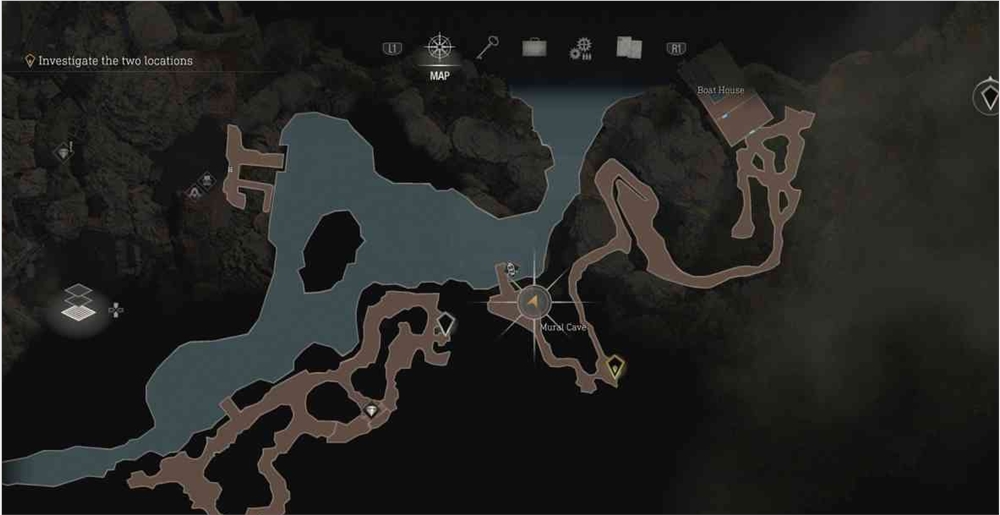The width and height of the screenshot is (1000, 515).
Task: Click the player position arrow marker
Action: [535, 301]
